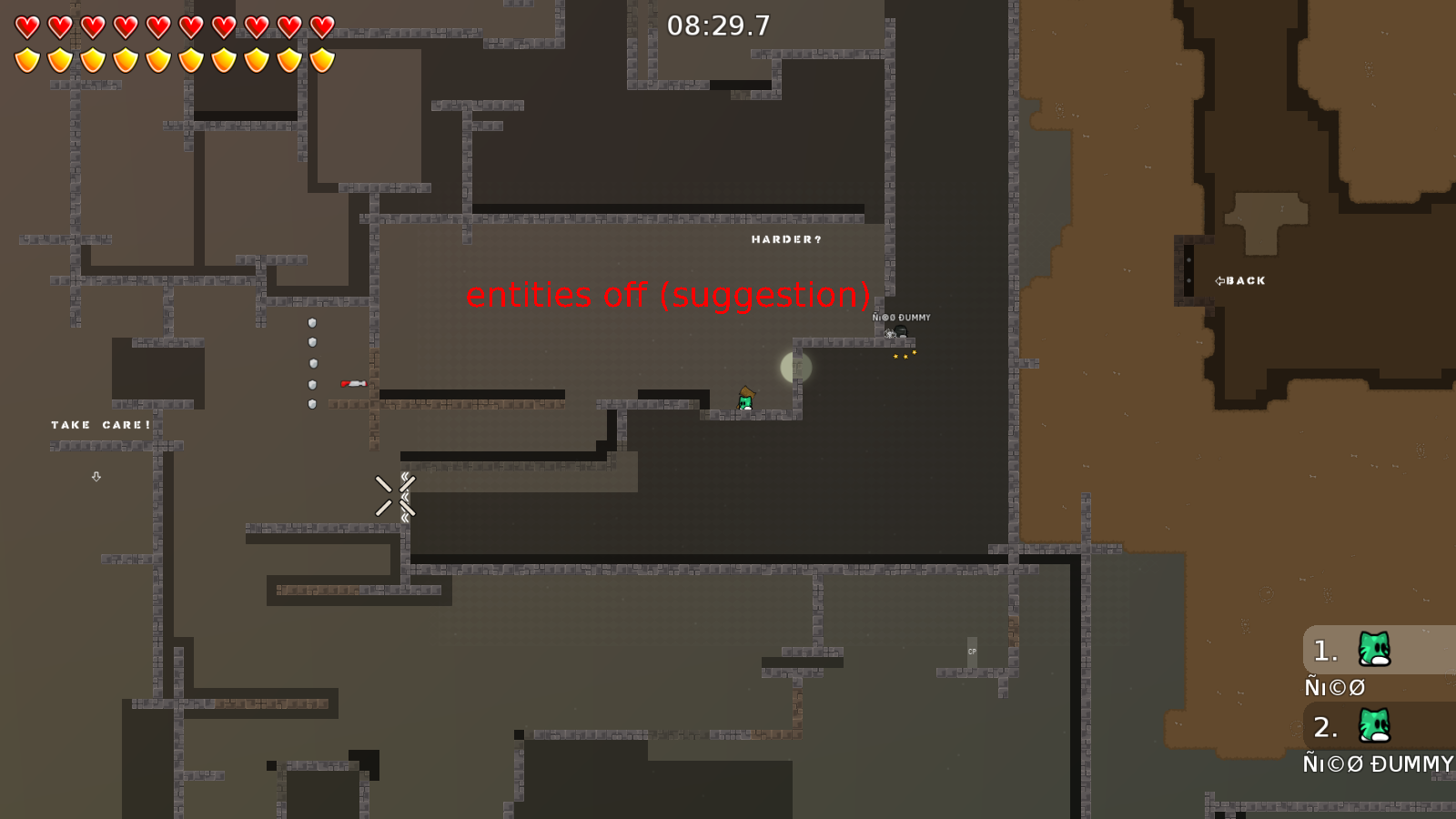The width and height of the screenshot is (1456, 819).
Task: Click the left-arrow chevron on the BACK sign
Action: [1220, 280]
